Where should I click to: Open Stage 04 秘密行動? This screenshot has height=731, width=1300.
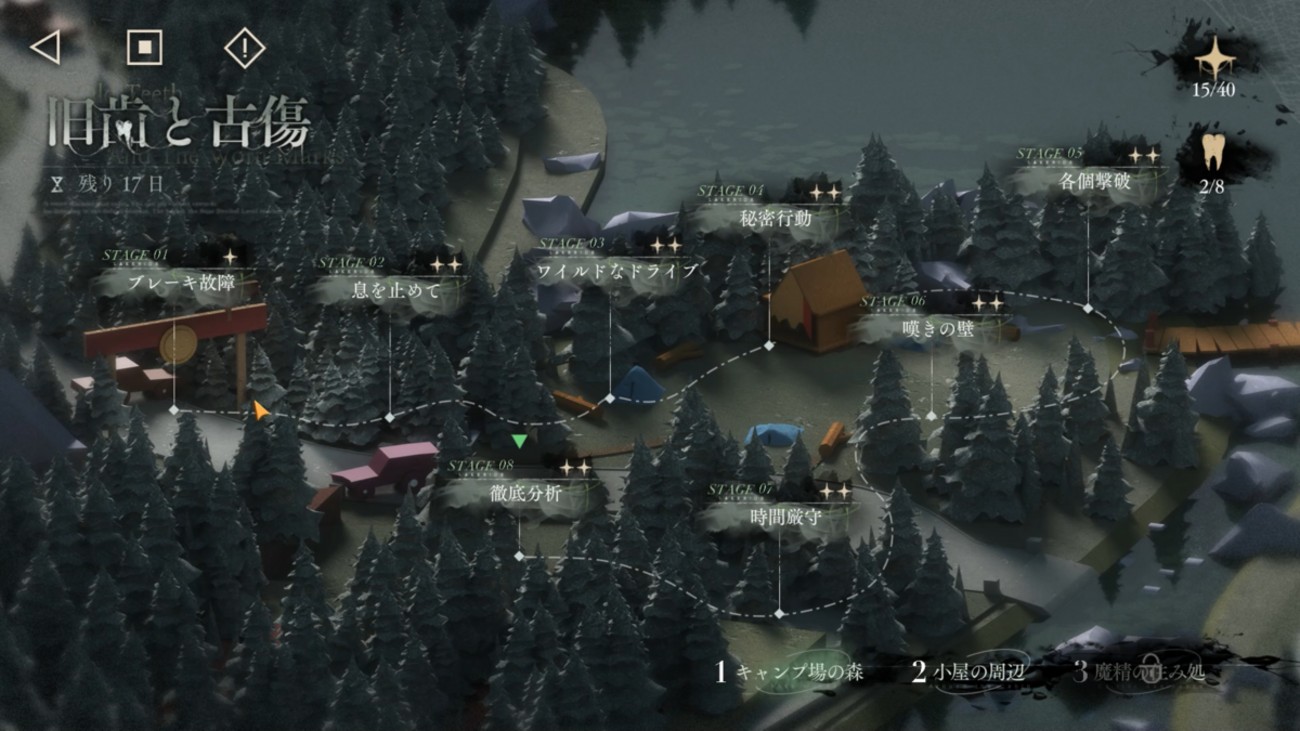[775, 217]
